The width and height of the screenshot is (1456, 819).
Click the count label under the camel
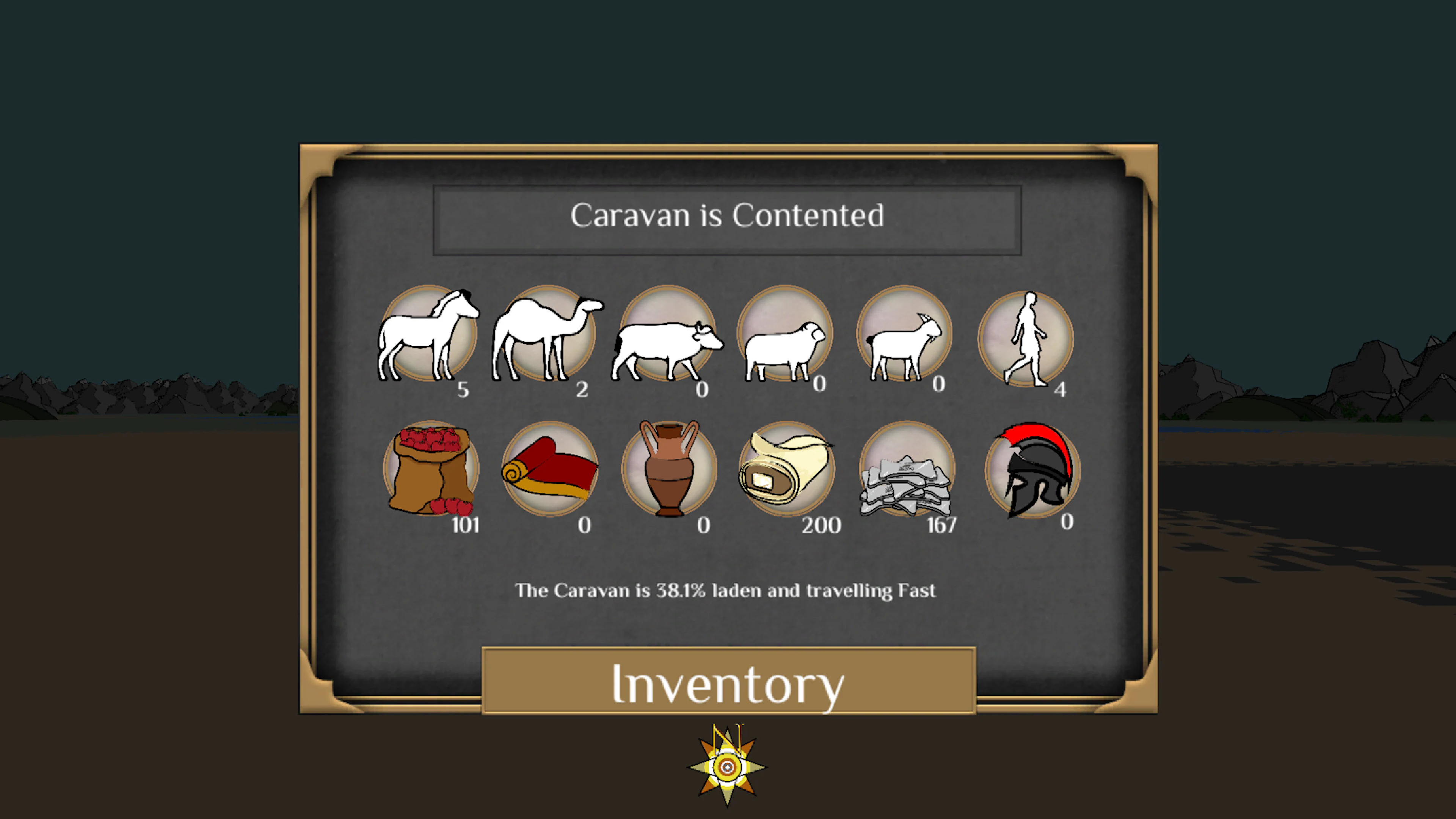[582, 388]
